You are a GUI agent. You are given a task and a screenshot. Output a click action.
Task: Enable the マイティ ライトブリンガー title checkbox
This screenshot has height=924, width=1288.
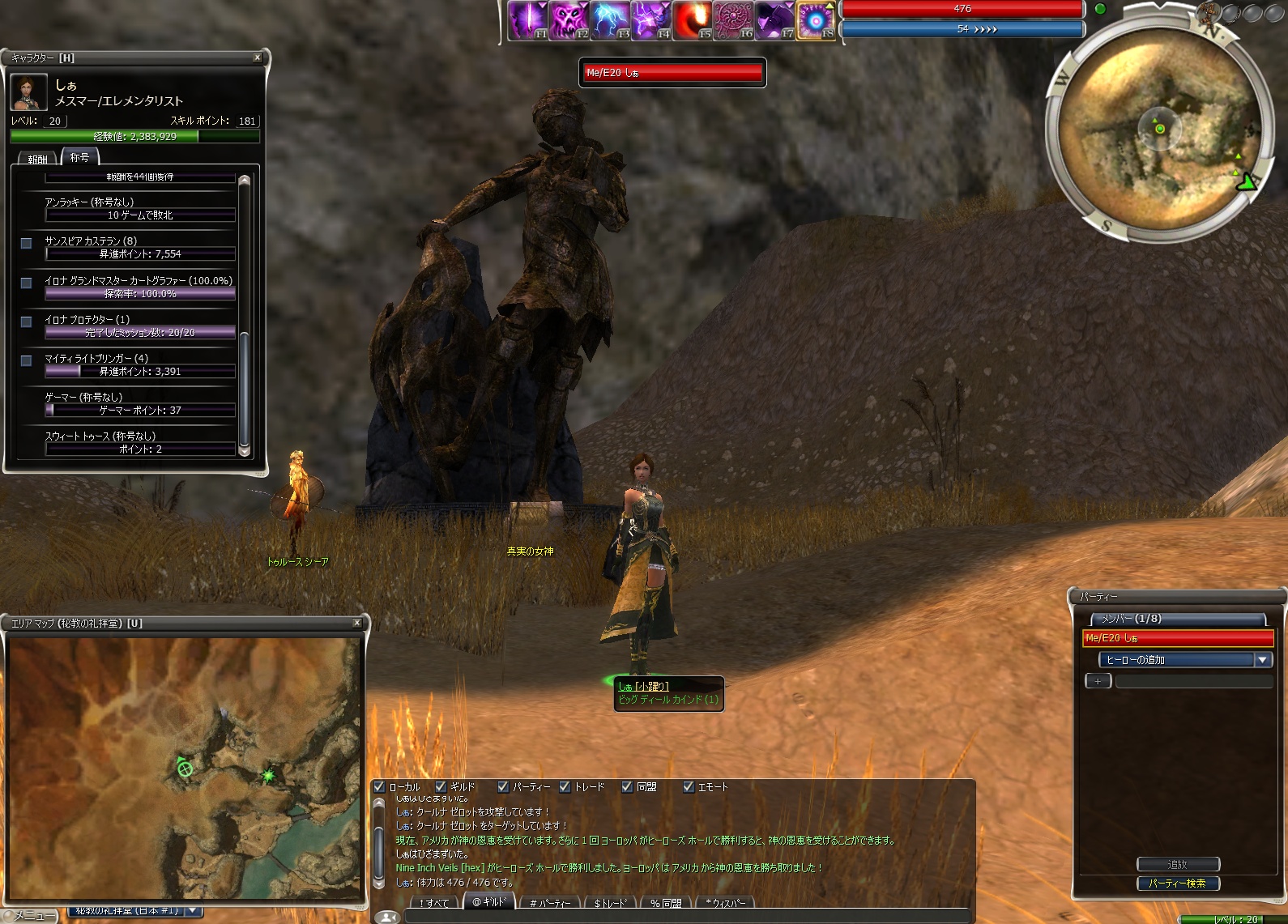coord(27,360)
